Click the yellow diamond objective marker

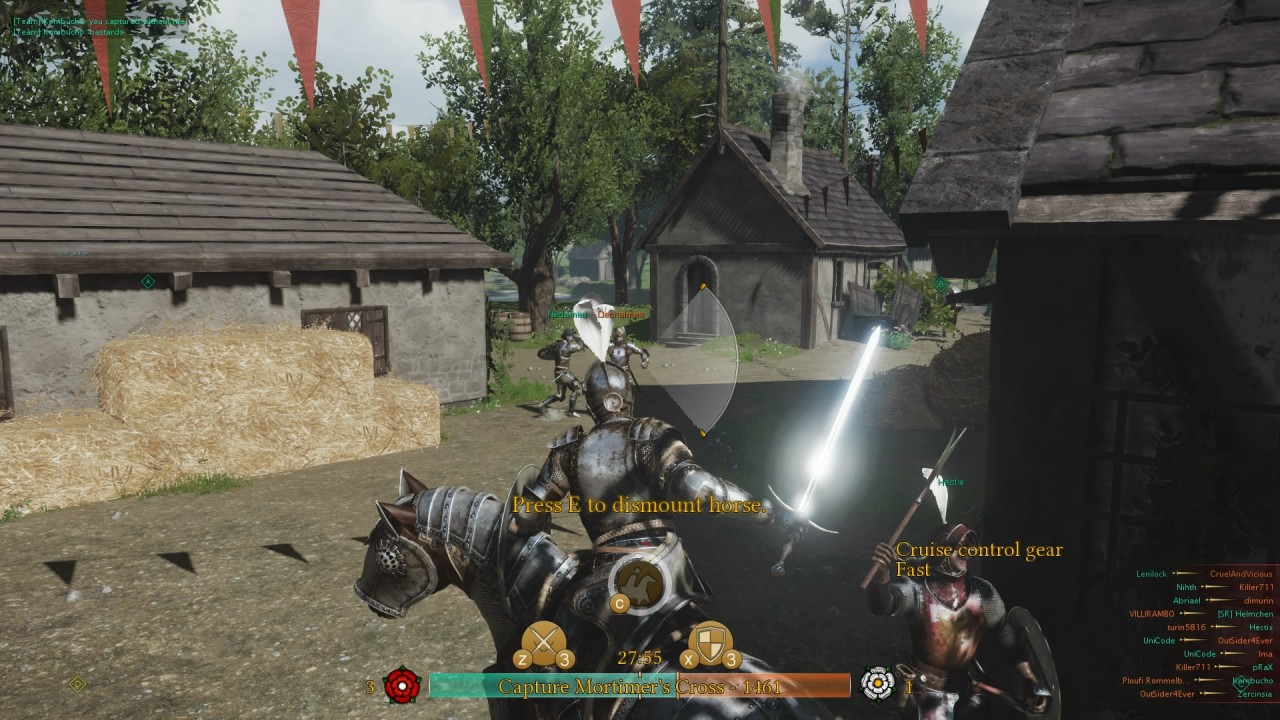click(x=78, y=684)
